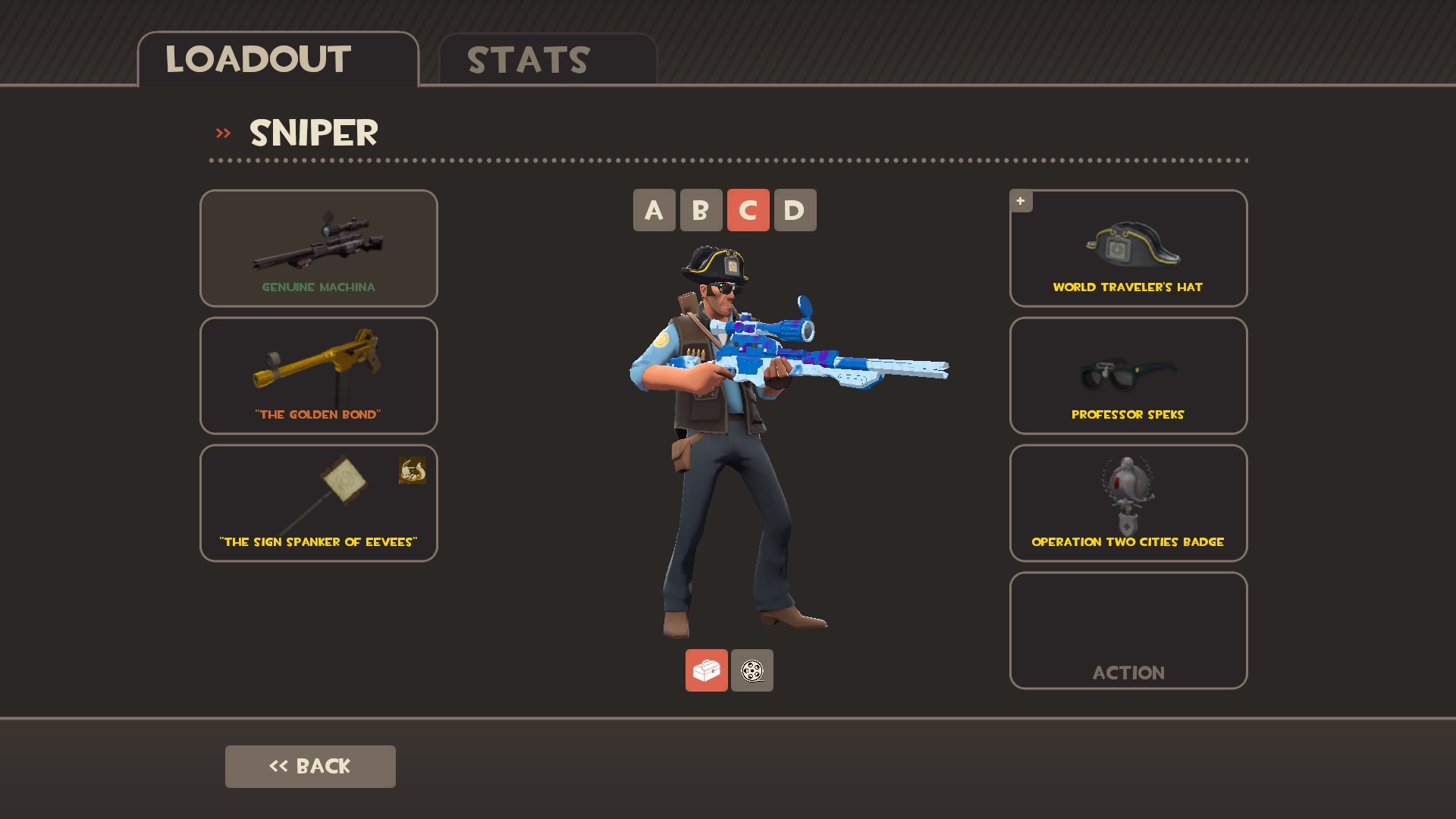
Task: Open the Genuine Machina primary weapon slot
Action: [318, 248]
